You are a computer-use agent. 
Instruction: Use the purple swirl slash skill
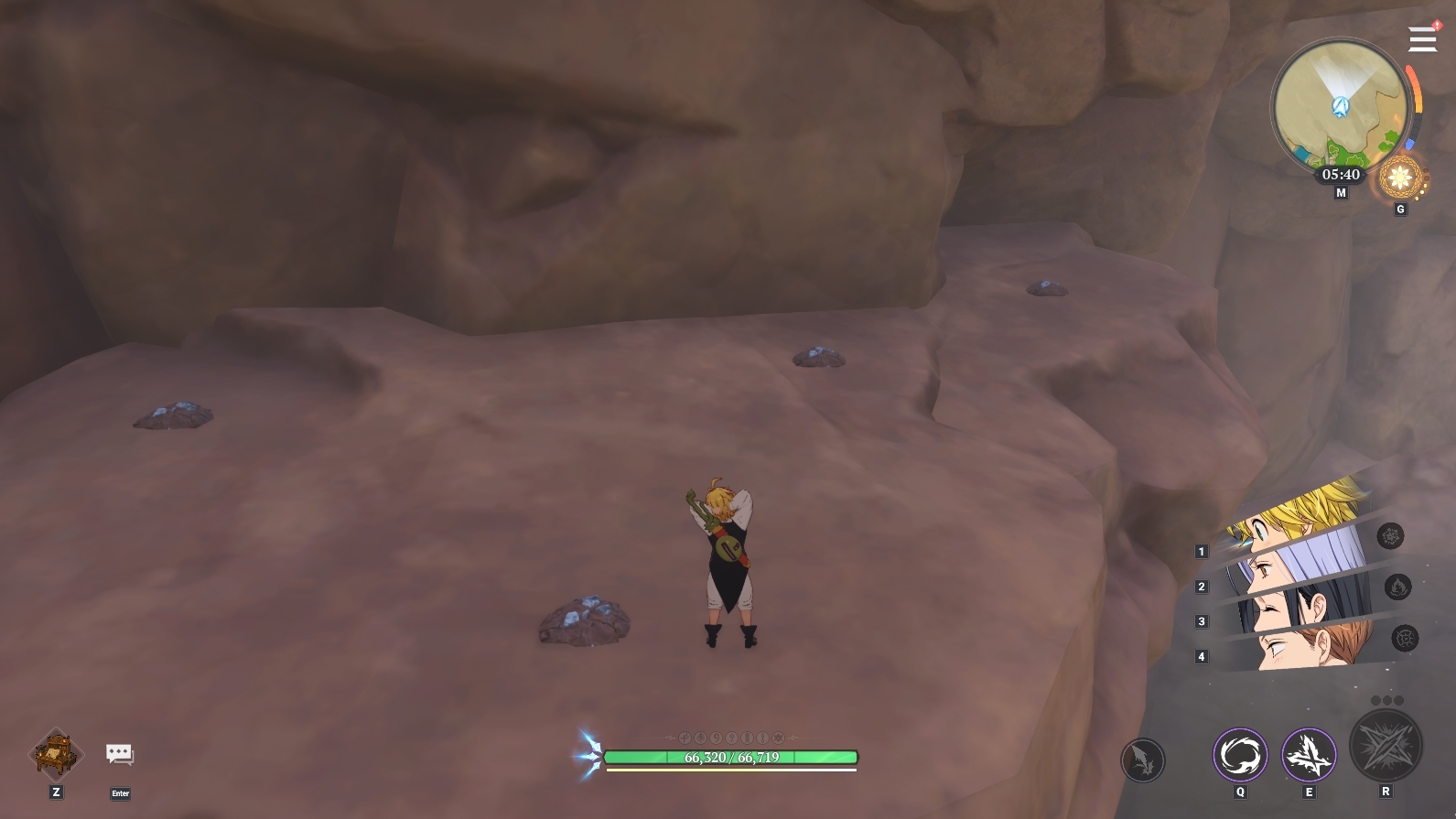click(x=1240, y=756)
